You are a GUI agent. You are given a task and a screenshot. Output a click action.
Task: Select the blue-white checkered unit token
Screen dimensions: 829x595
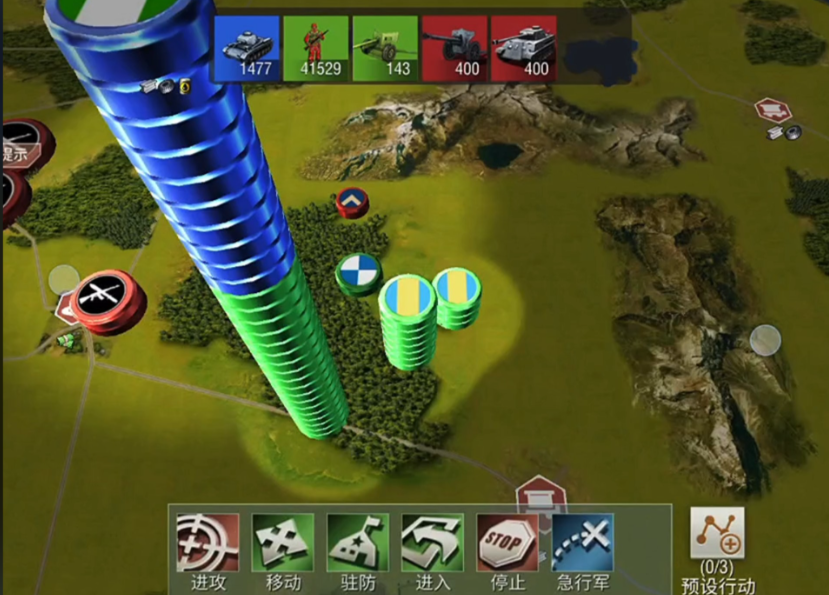[x=355, y=271]
